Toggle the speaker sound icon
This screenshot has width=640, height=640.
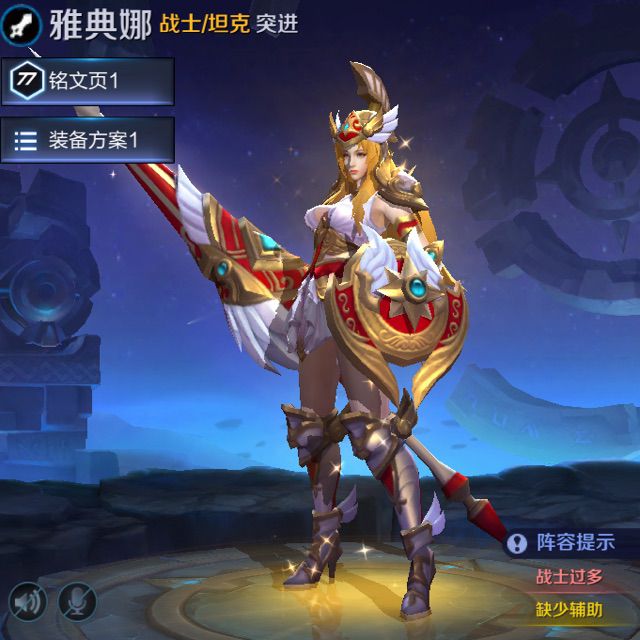[x=28, y=601]
